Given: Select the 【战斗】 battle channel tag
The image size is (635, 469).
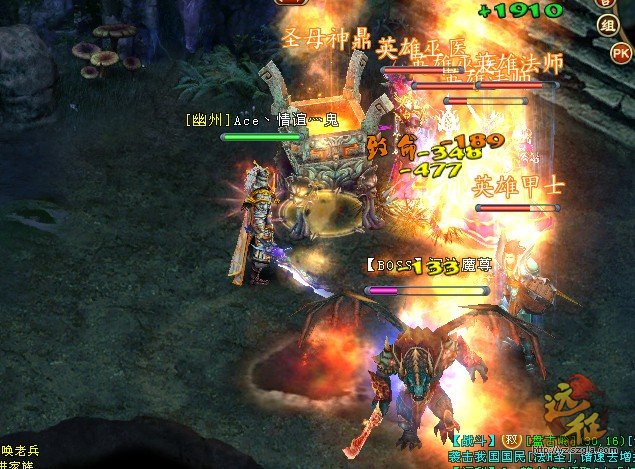Looking at the screenshot, I should pyautogui.click(x=474, y=440).
